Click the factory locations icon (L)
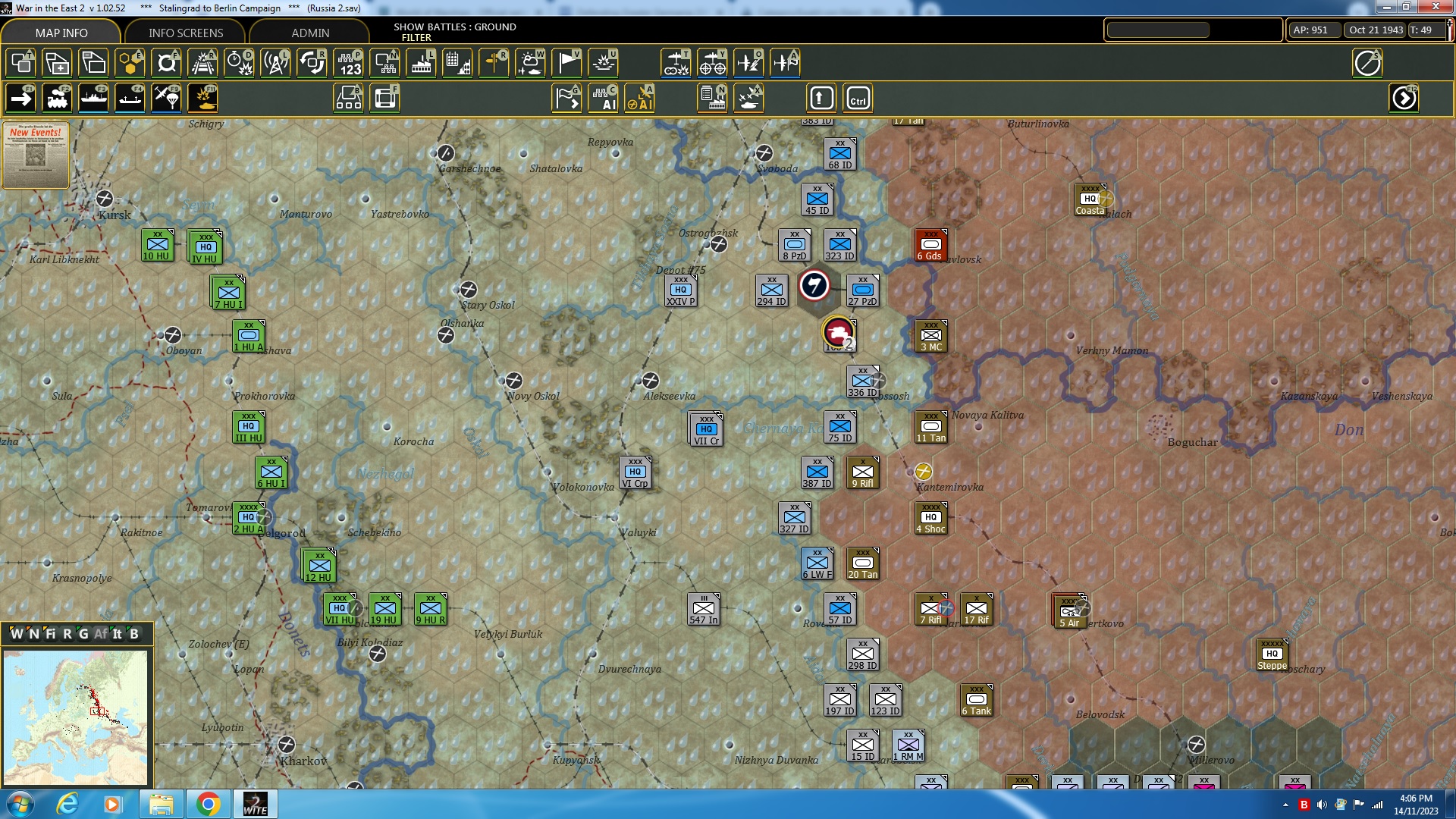The width and height of the screenshot is (1456, 819). tap(422, 64)
